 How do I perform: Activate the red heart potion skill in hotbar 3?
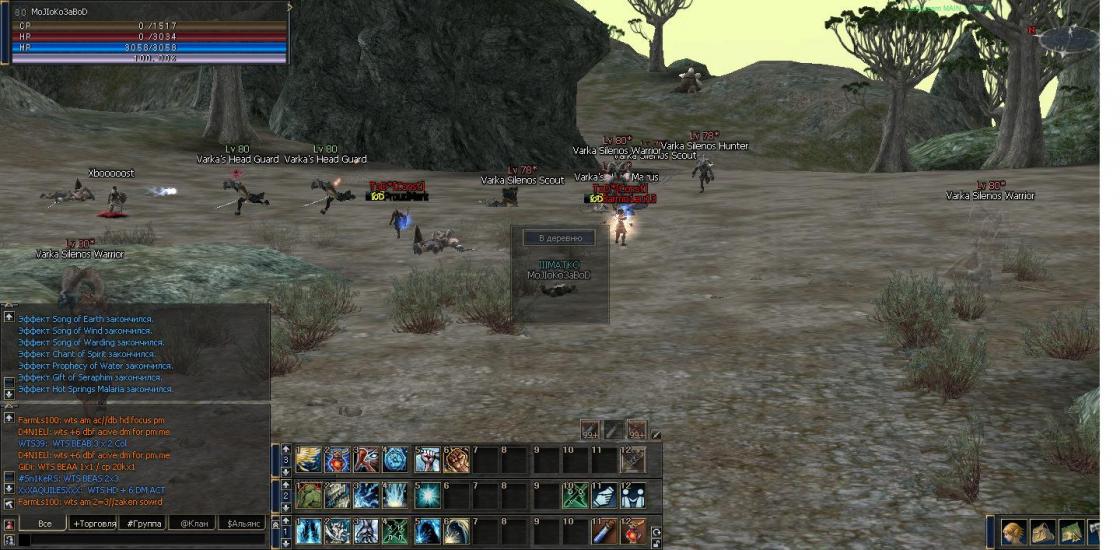point(338,460)
